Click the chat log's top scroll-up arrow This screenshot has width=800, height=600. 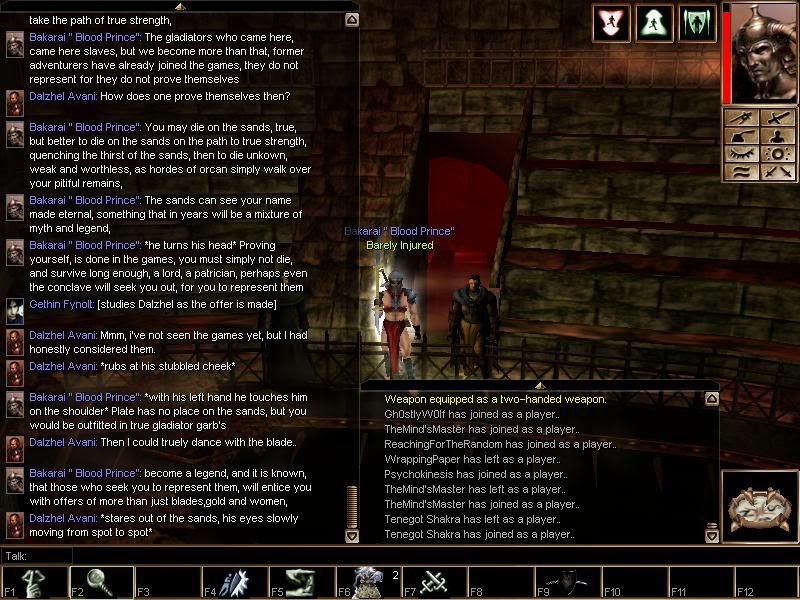pyautogui.click(x=351, y=19)
